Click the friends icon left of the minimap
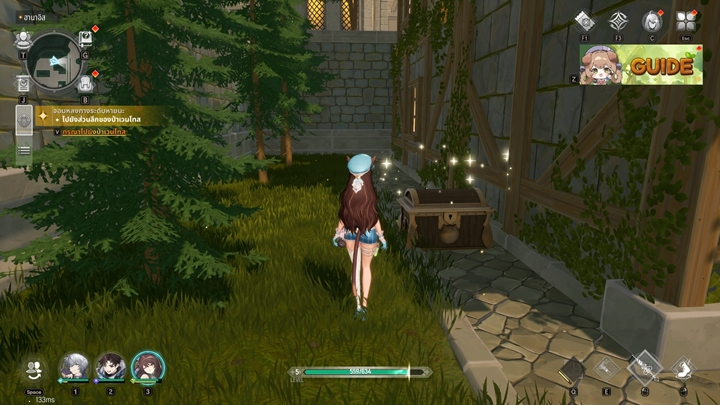Image resolution: width=720 pixels, height=405 pixels. coord(23,39)
